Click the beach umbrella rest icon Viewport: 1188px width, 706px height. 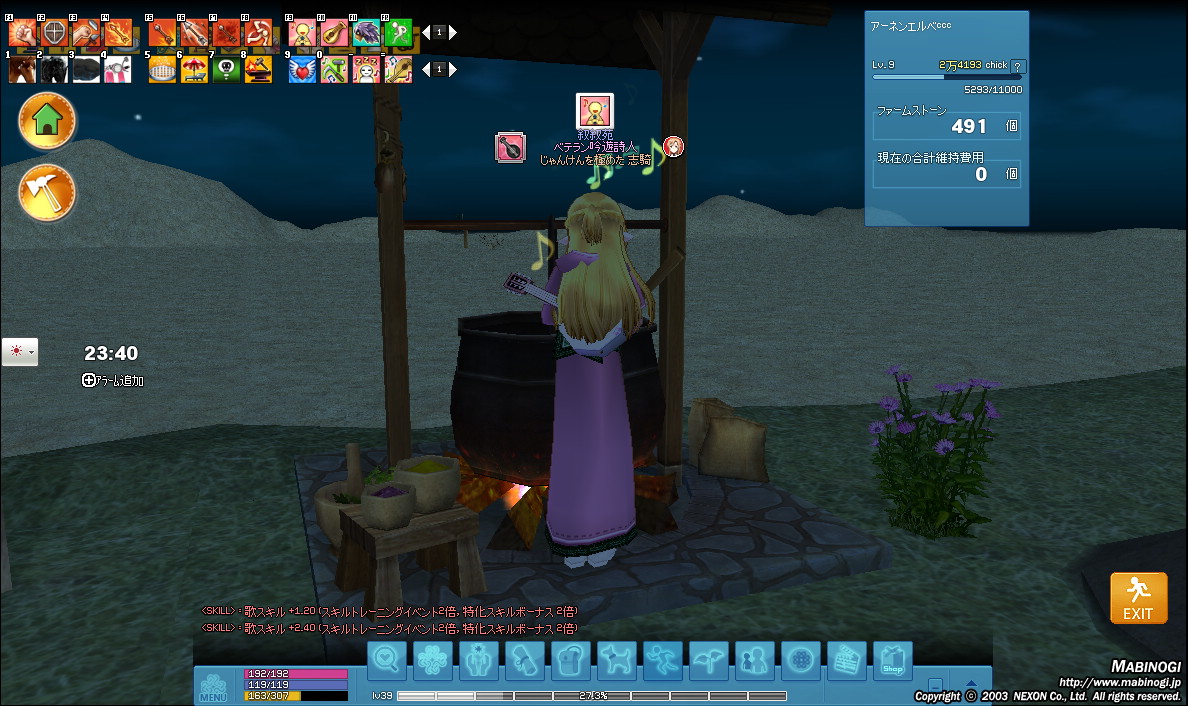194,69
